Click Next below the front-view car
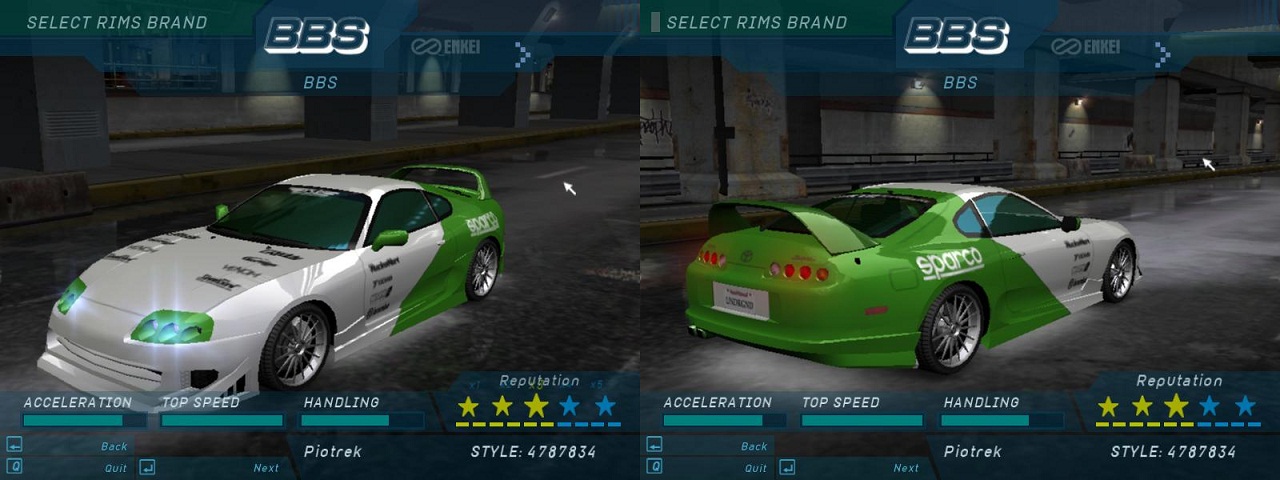 click(x=265, y=467)
